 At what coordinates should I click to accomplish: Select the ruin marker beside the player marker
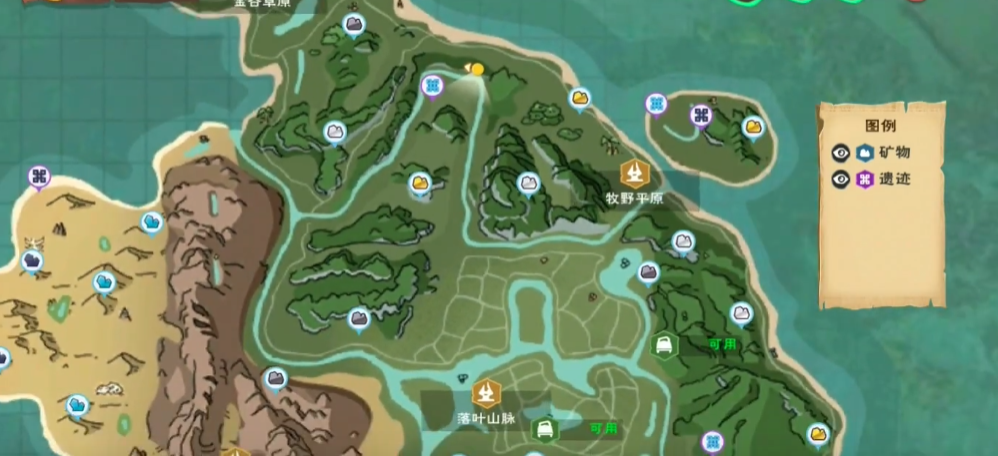tap(432, 86)
